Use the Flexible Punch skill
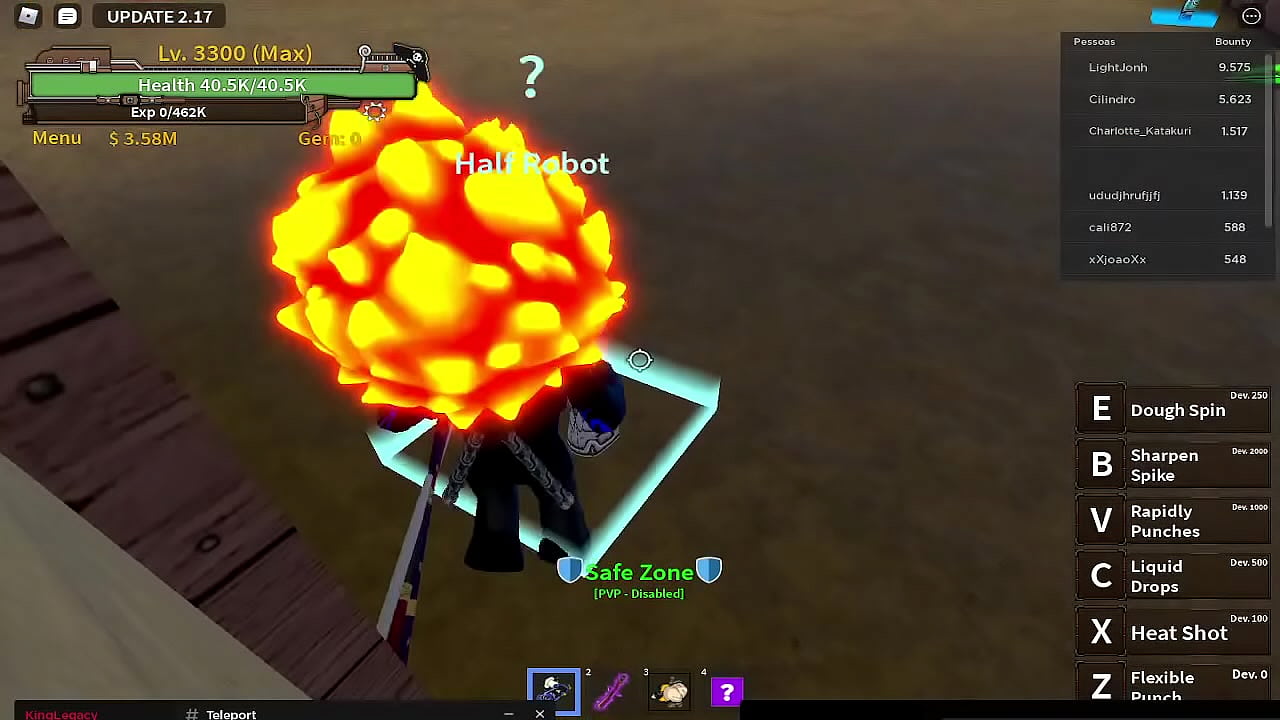This screenshot has width=1280, height=720. [1172, 686]
